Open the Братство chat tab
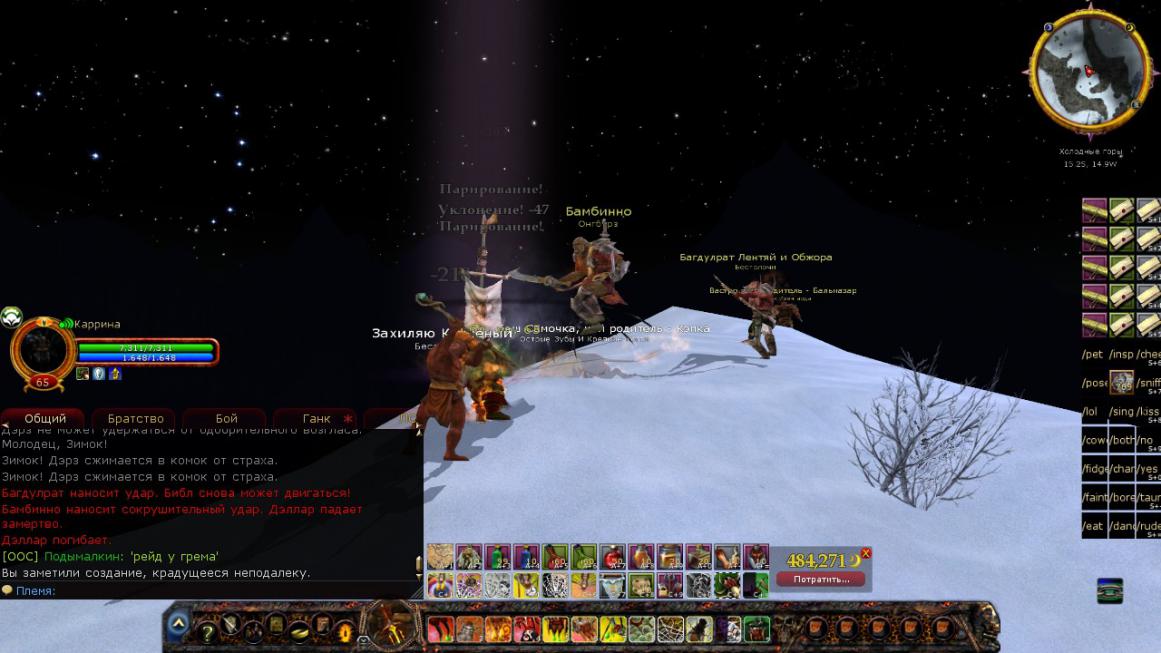 135,419
